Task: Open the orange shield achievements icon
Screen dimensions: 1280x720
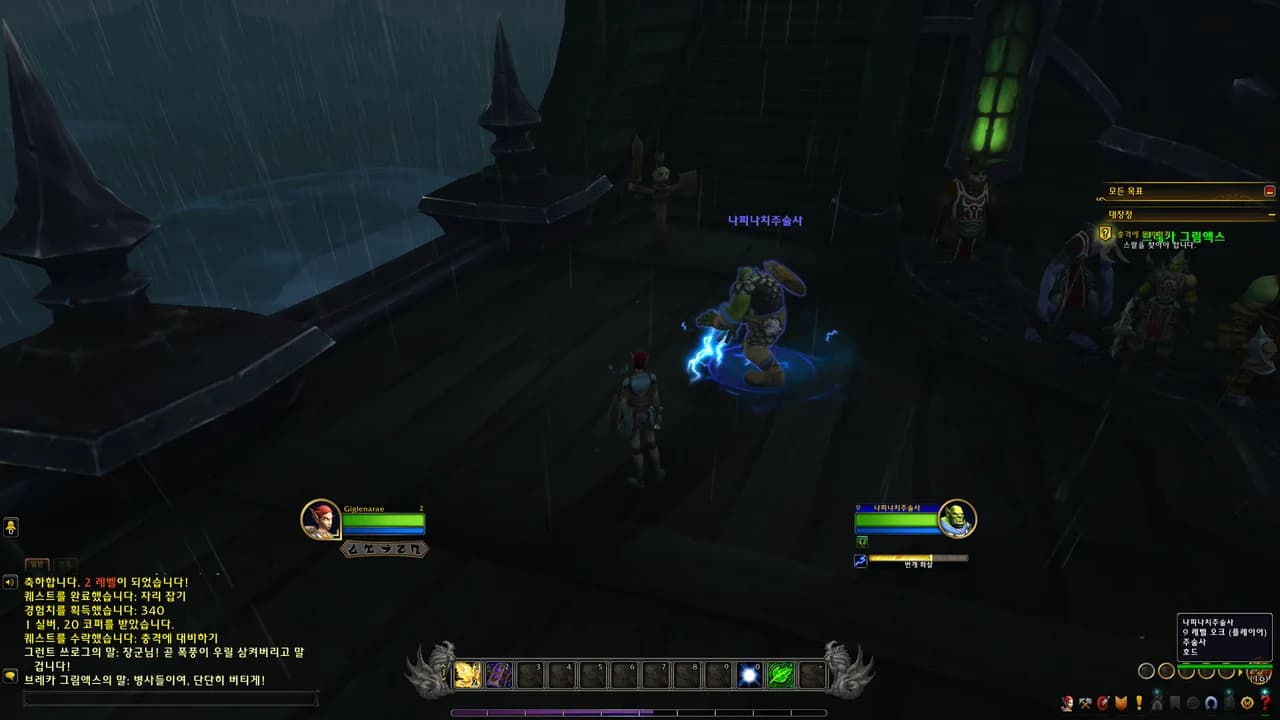Action: coord(1121,703)
